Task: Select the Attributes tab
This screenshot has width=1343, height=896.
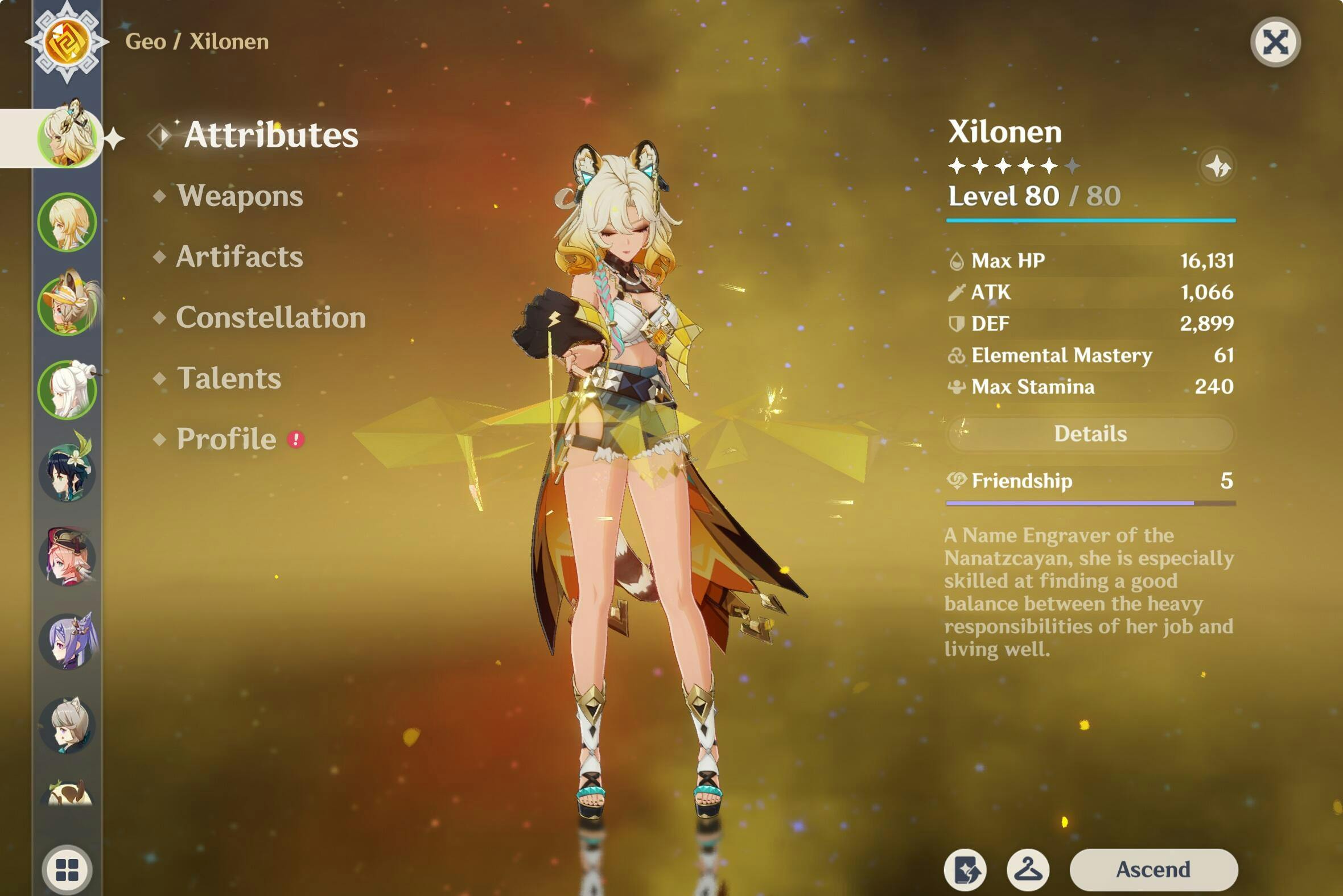Action: tap(271, 135)
